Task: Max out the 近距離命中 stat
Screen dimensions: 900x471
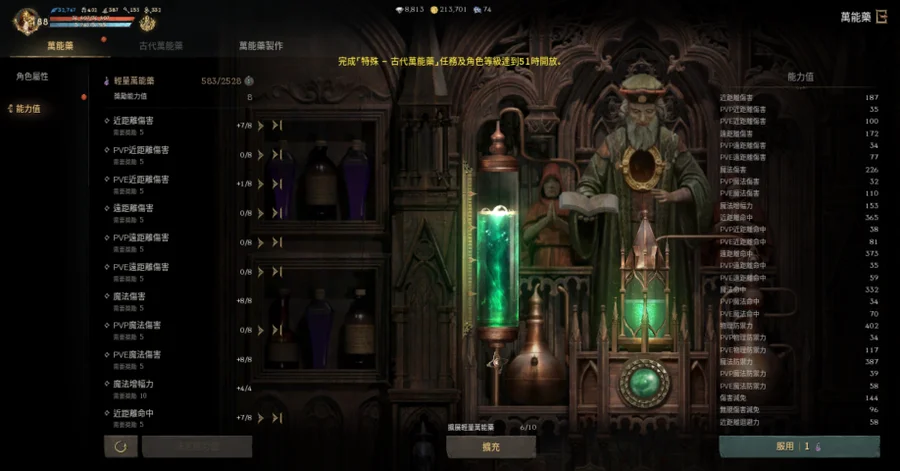Action: tap(277, 417)
